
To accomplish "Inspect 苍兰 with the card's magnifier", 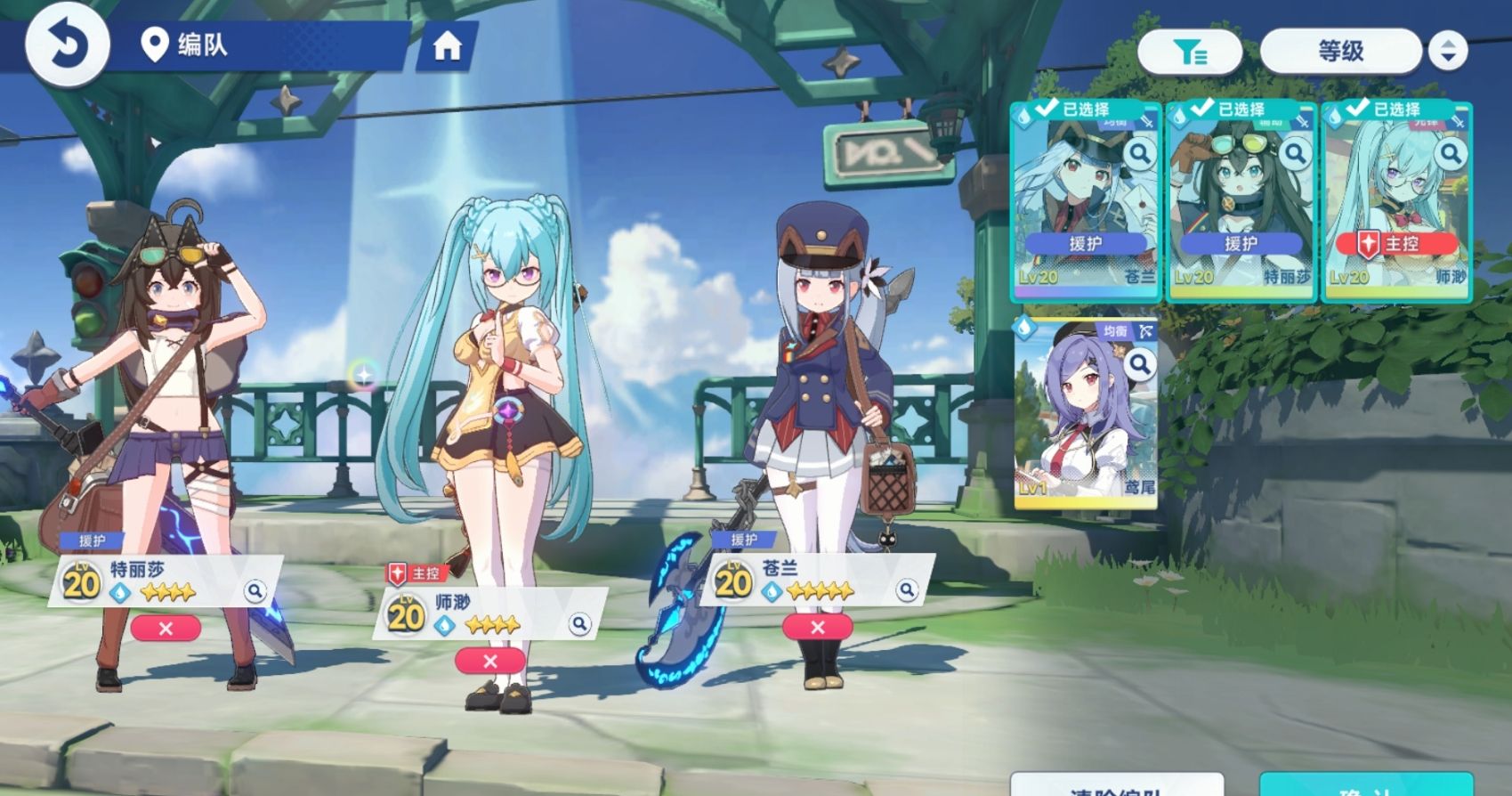I will click(1139, 154).
